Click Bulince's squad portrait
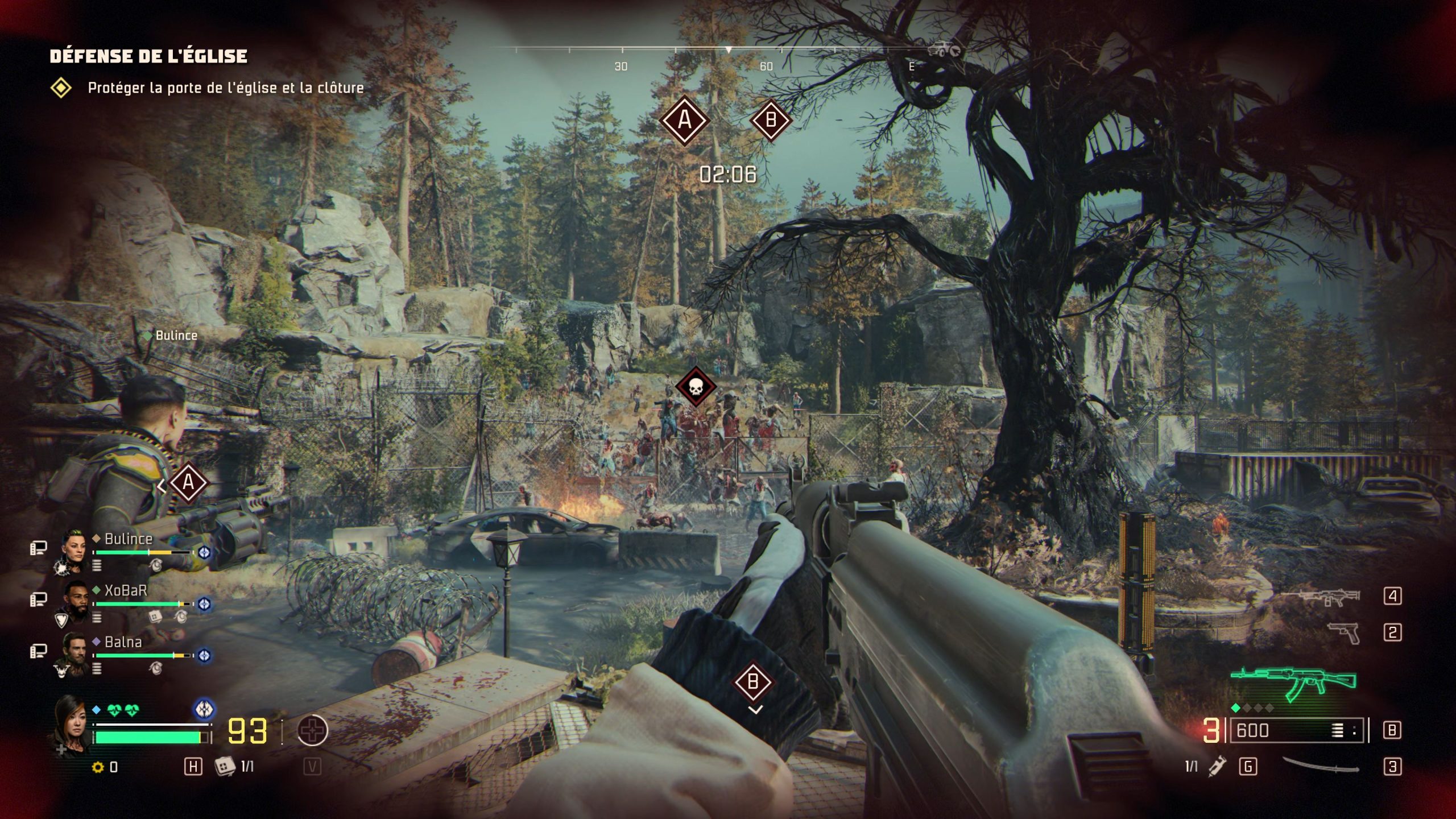Screen dimensions: 1456x819 click(74, 547)
